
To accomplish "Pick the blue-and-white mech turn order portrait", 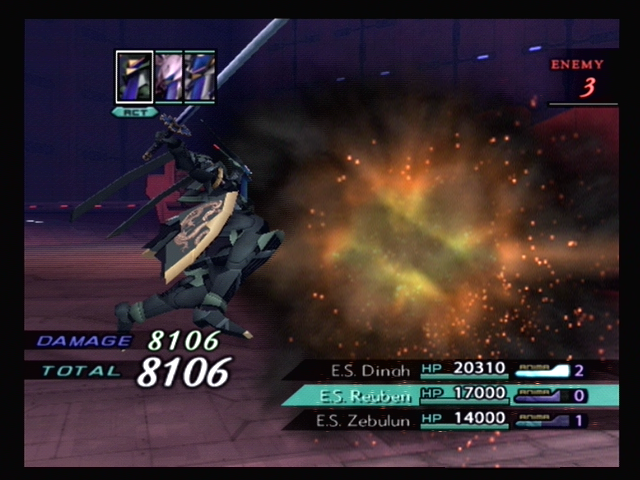I will pos(200,76).
